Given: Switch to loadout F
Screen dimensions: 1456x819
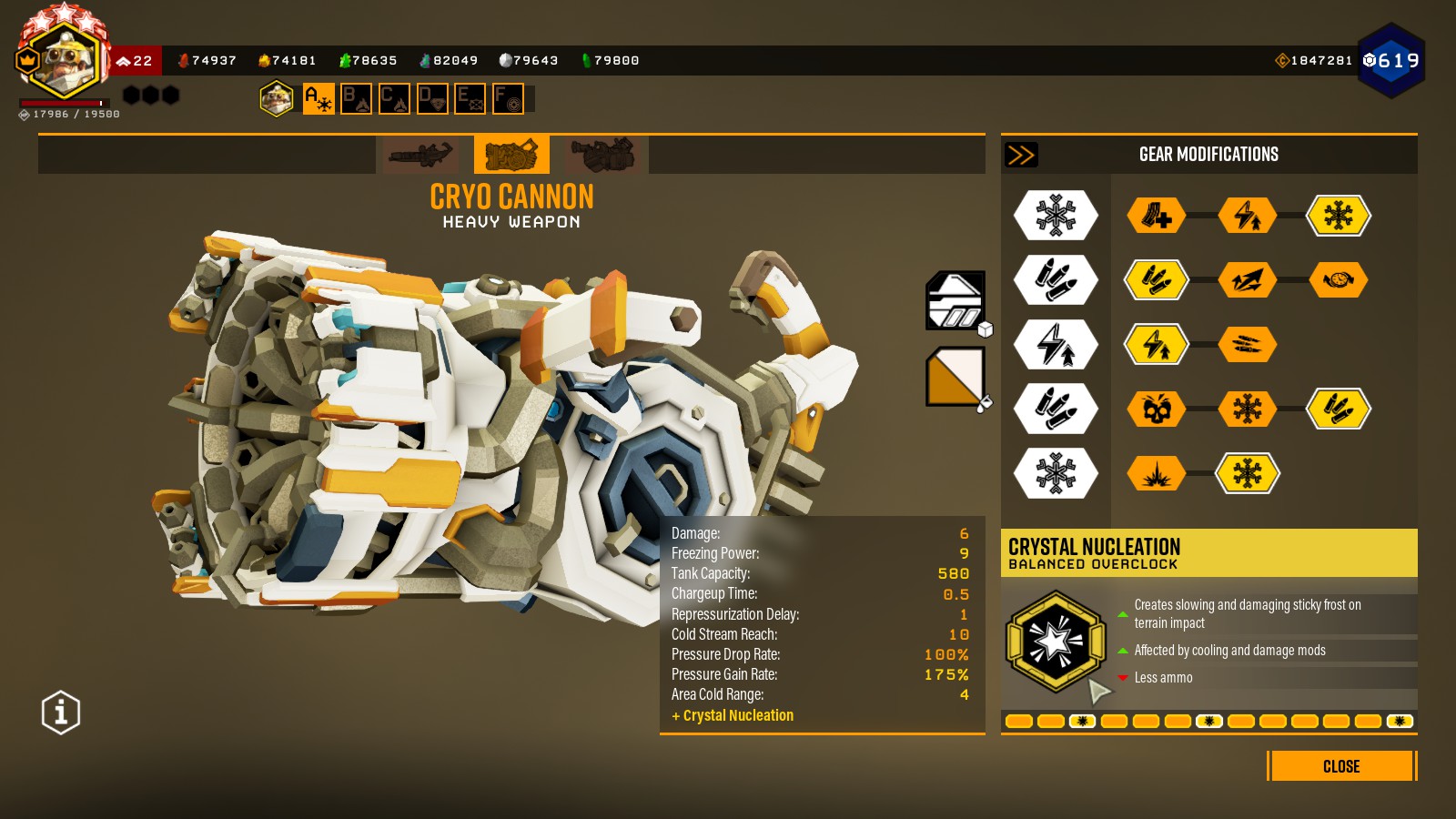Looking at the screenshot, I should pos(508,98).
